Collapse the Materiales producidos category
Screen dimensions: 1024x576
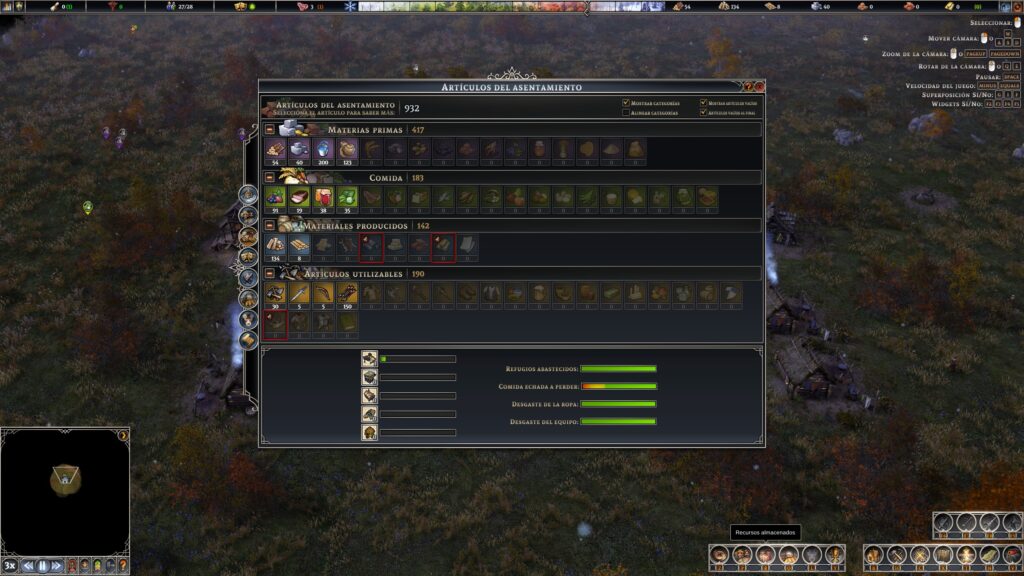click(270, 226)
